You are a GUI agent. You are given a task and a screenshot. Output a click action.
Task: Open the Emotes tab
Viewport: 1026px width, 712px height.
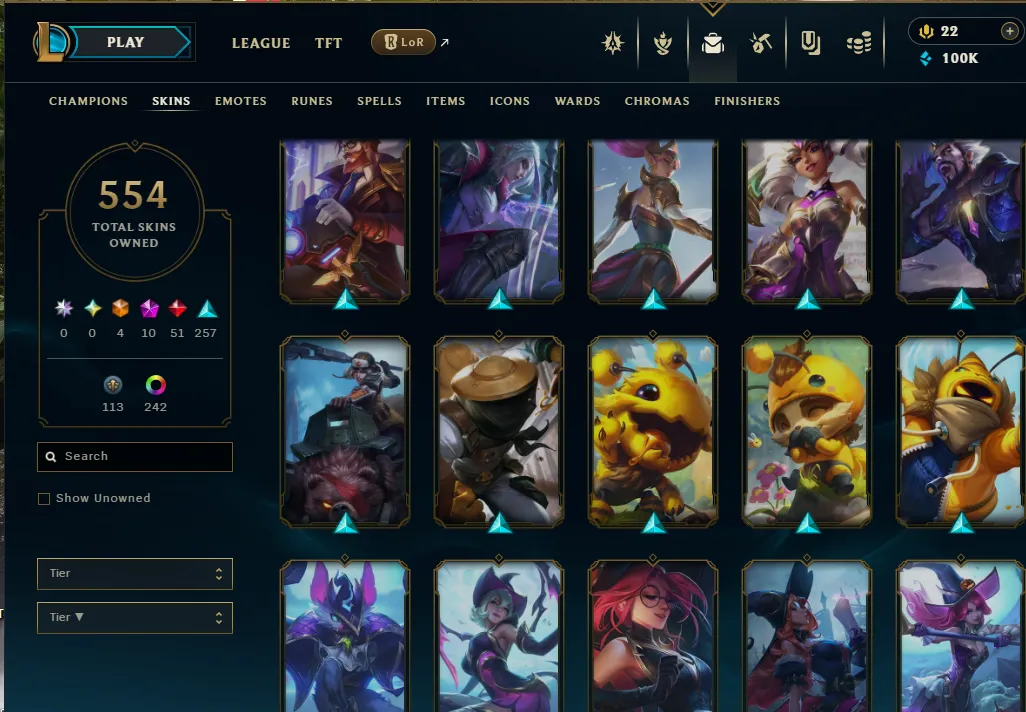coord(240,101)
